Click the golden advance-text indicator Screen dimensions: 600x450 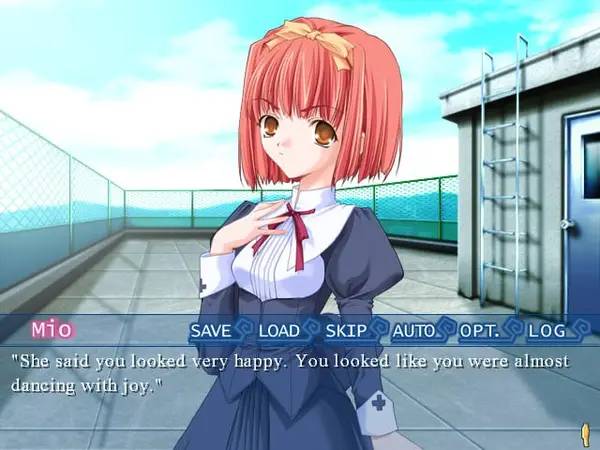584,432
